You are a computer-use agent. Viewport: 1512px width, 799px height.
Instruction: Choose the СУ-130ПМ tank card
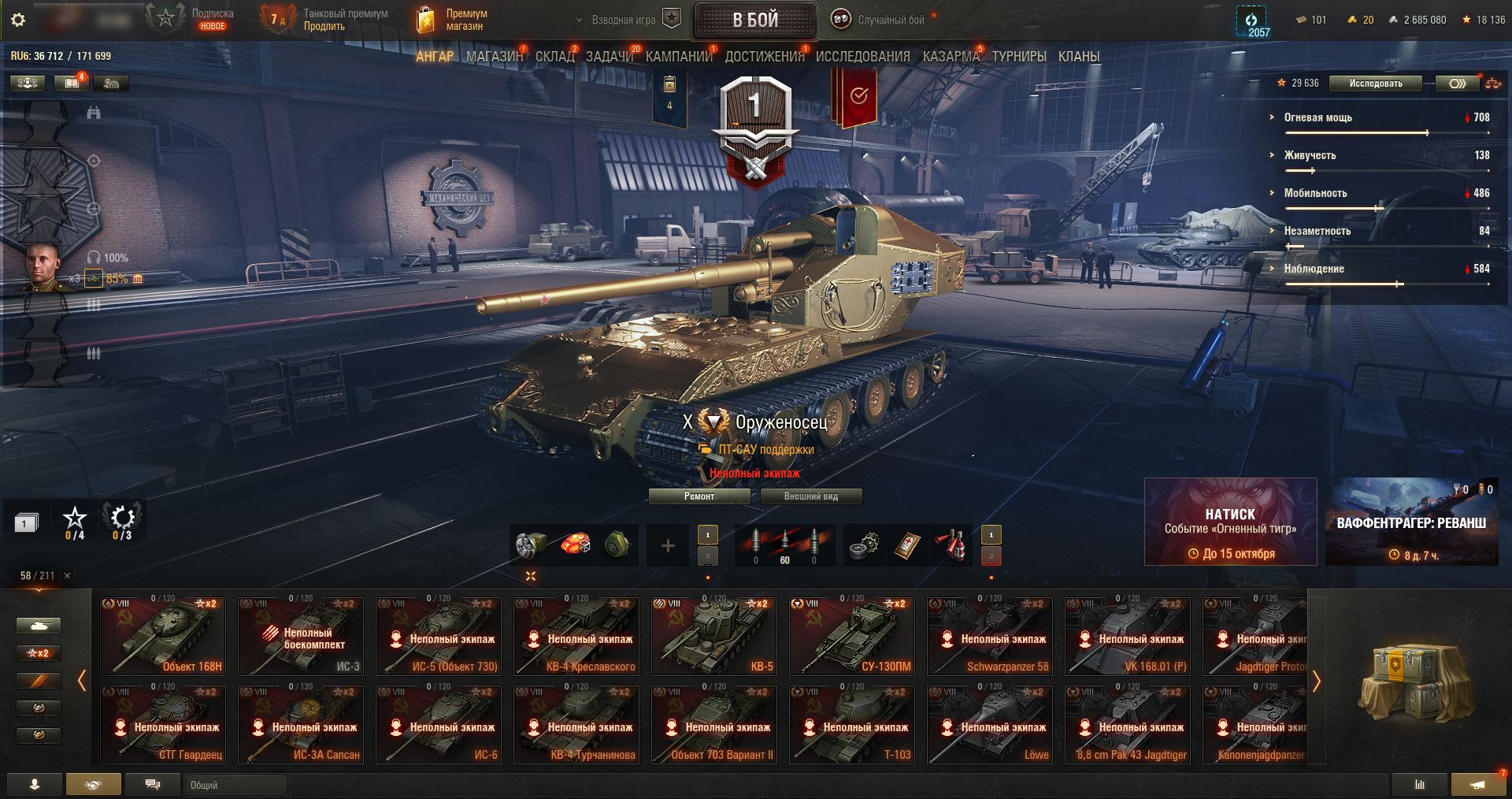click(x=852, y=637)
